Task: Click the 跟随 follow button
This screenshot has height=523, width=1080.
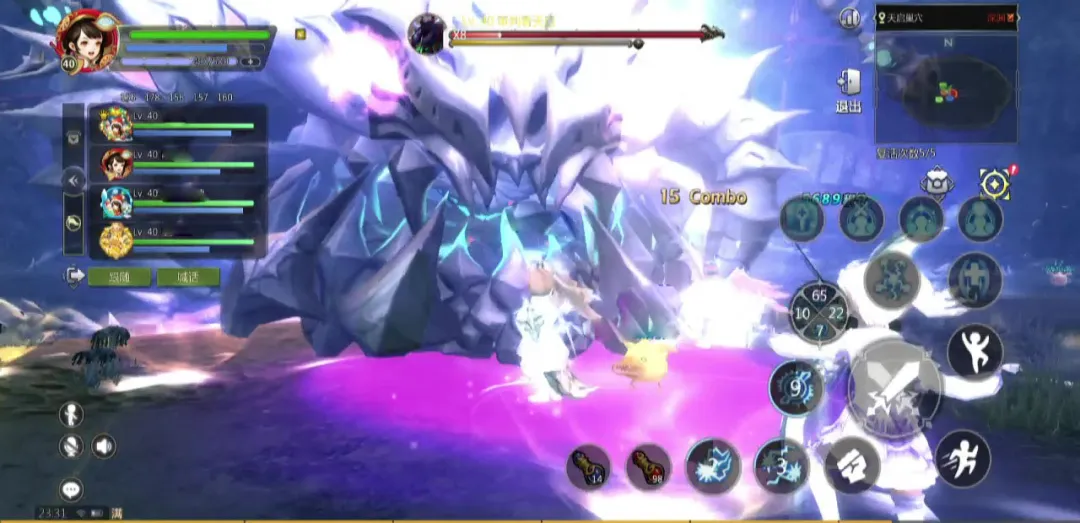Action: click(x=118, y=277)
